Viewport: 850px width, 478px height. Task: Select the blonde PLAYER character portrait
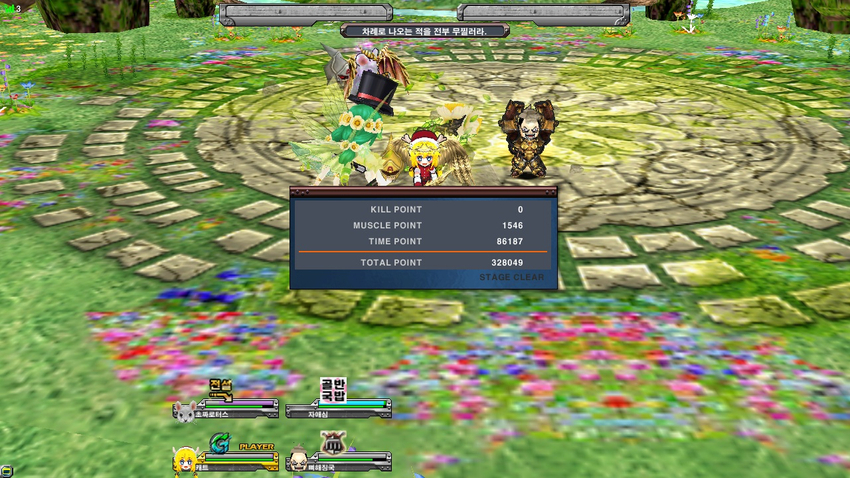click(184, 462)
